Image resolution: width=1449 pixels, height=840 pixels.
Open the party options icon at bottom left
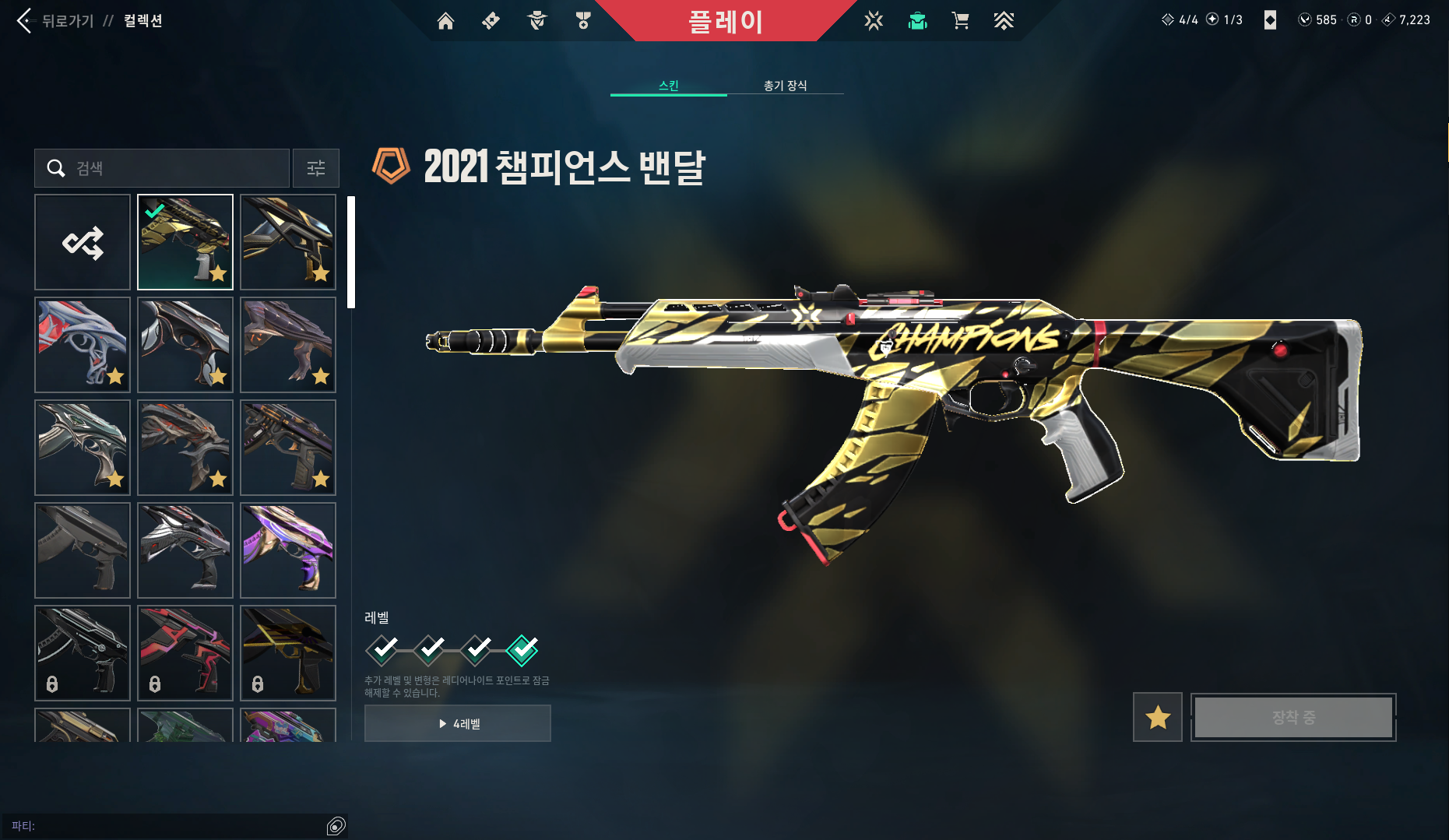[337, 826]
